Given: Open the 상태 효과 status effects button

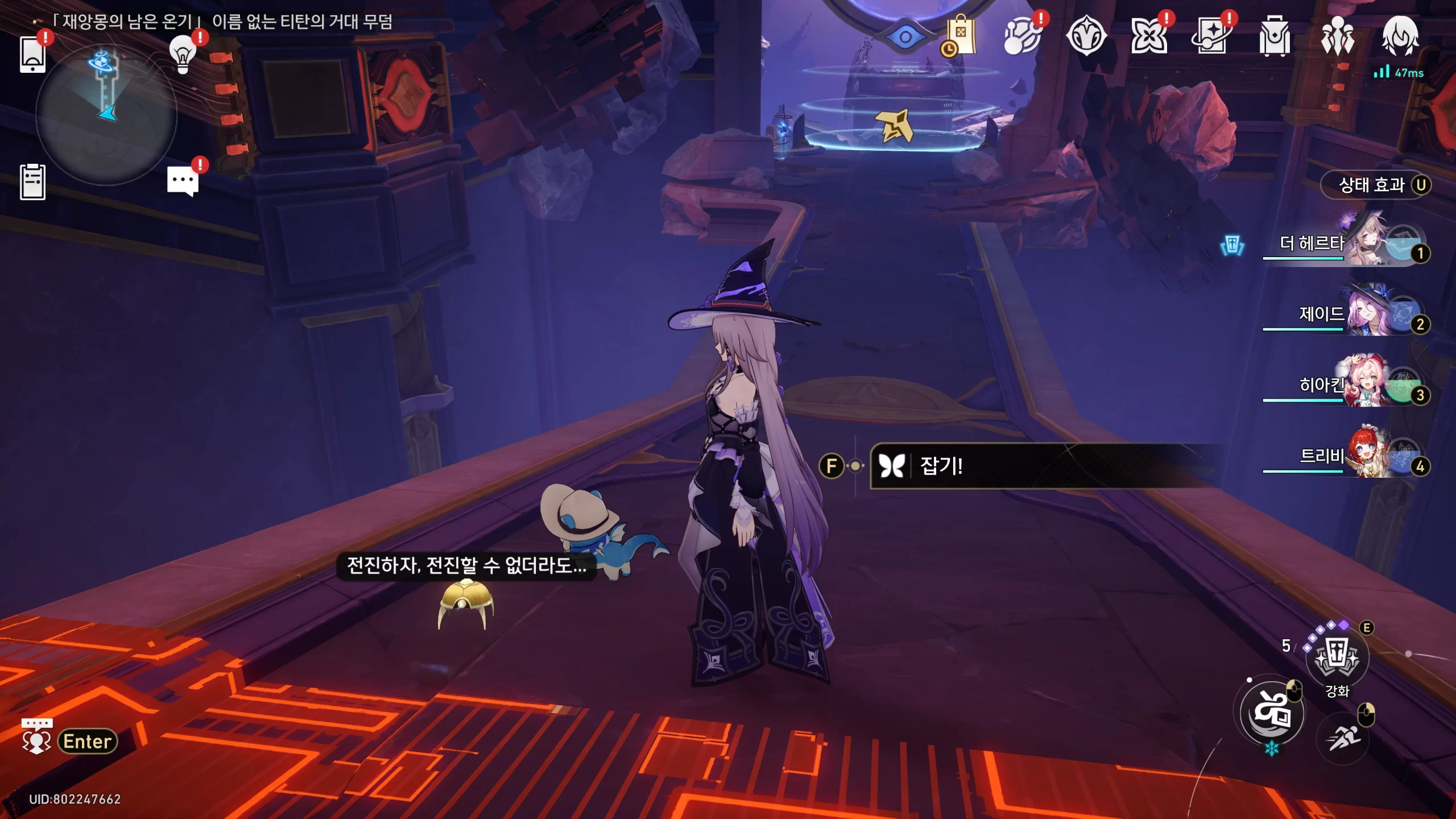Looking at the screenshot, I should [1375, 185].
